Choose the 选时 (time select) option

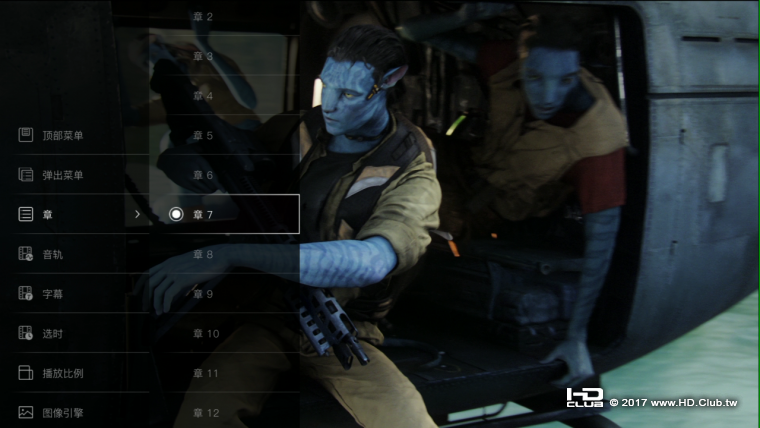point(53,333)
